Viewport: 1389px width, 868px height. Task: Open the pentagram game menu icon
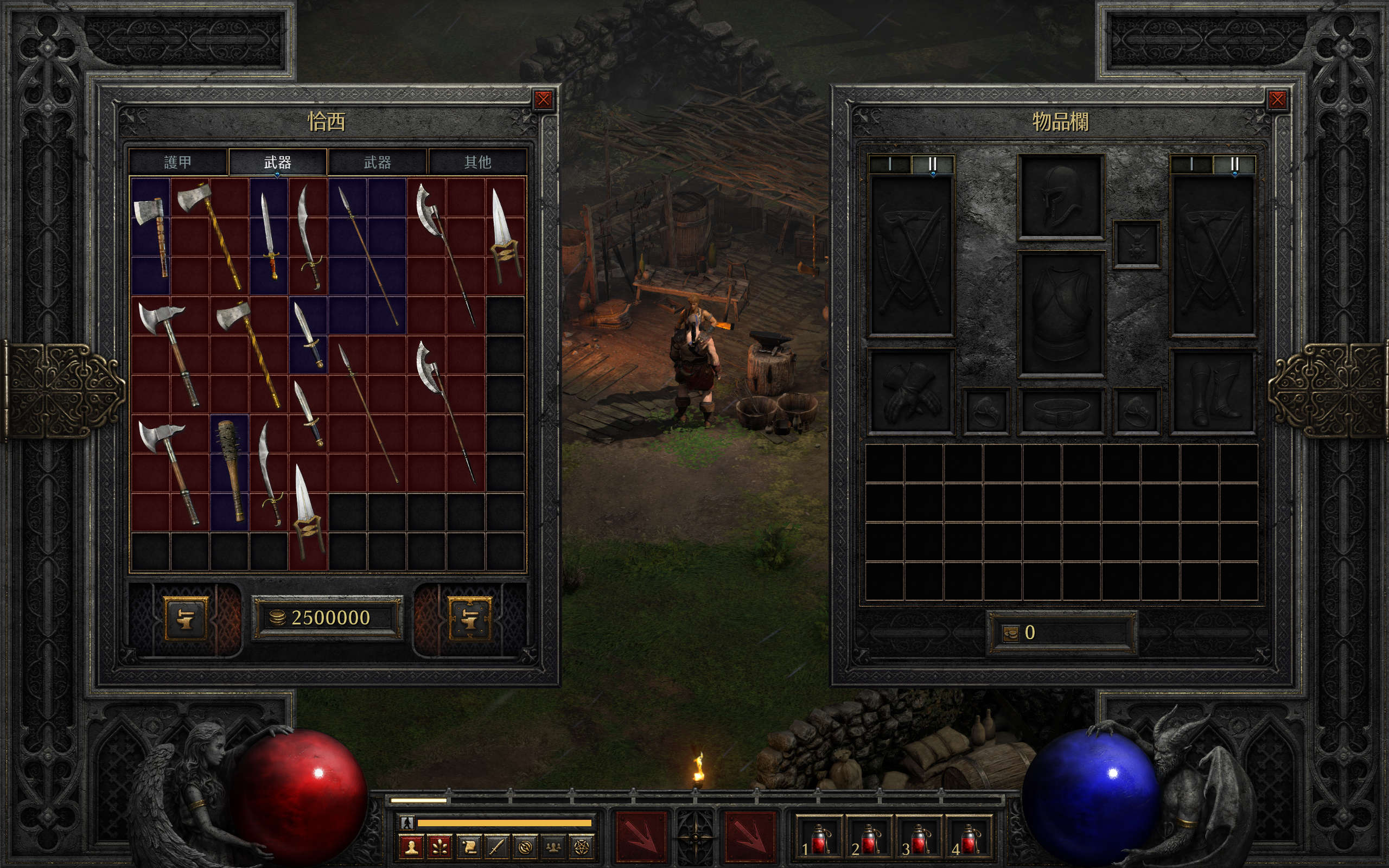(x=582, y=847)
